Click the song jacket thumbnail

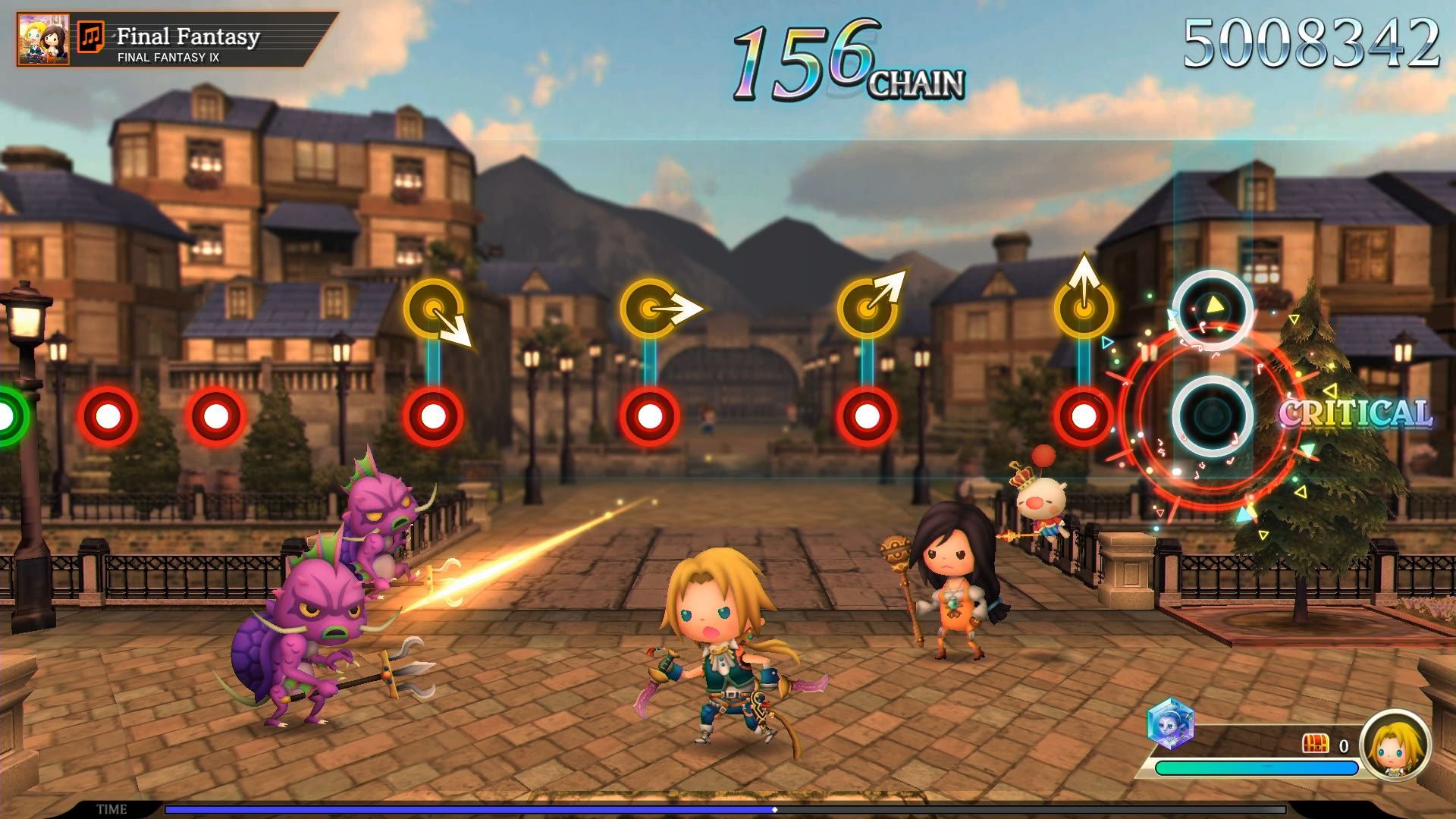pos(43,39)
